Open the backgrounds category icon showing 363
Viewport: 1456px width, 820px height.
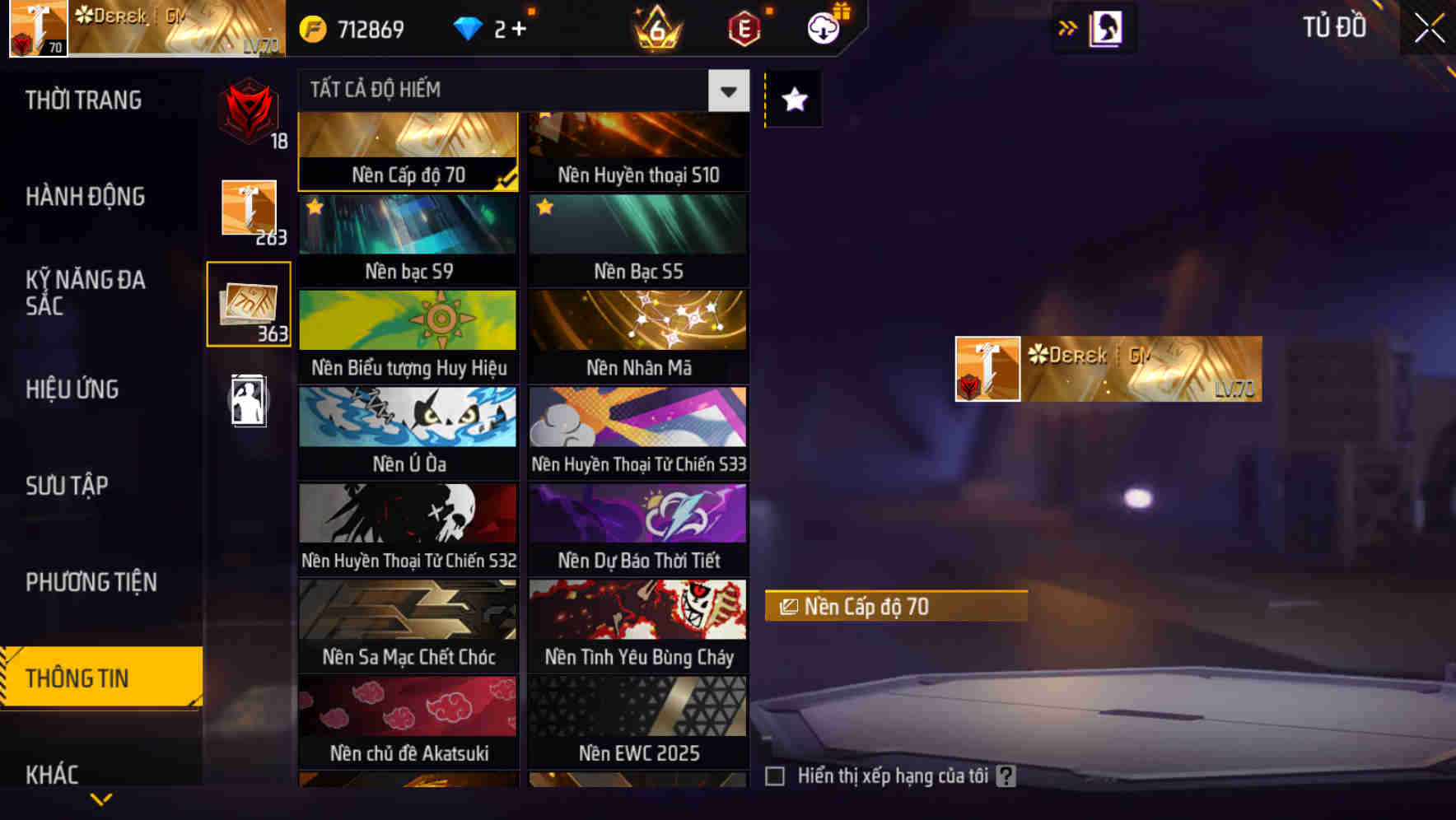[248, 305]
